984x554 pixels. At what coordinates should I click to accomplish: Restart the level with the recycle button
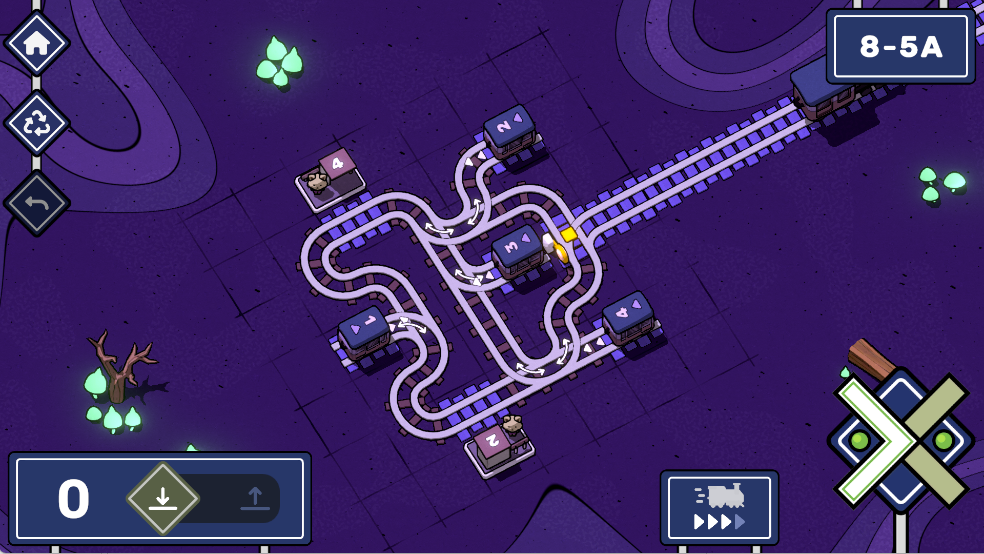(37, 123)
